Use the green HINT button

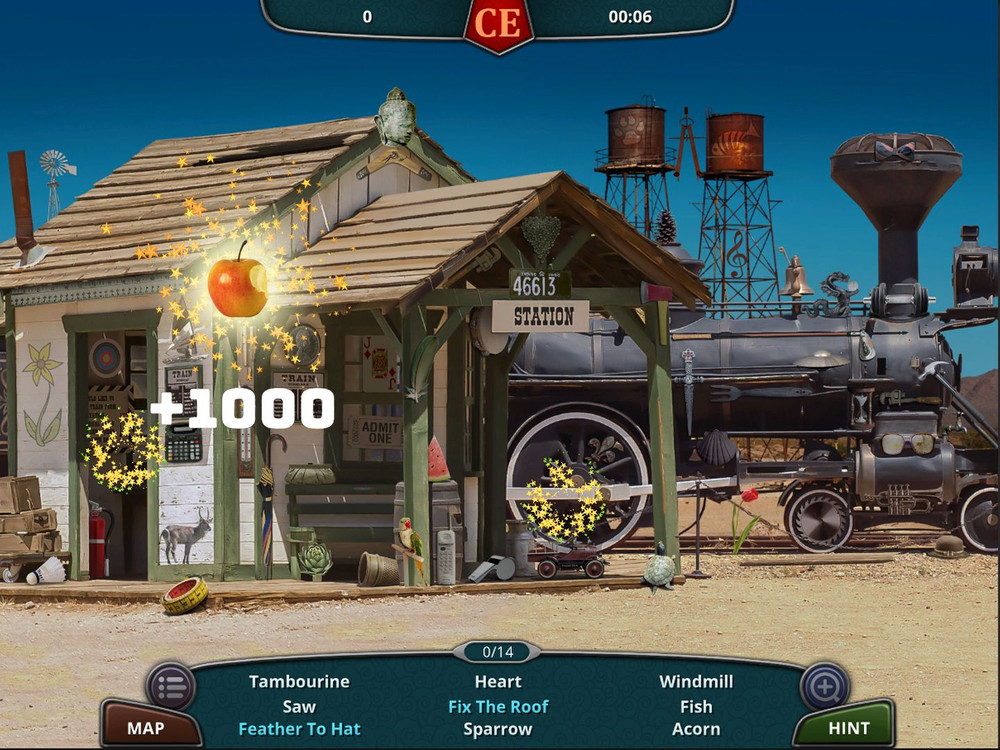coord(848,727)
